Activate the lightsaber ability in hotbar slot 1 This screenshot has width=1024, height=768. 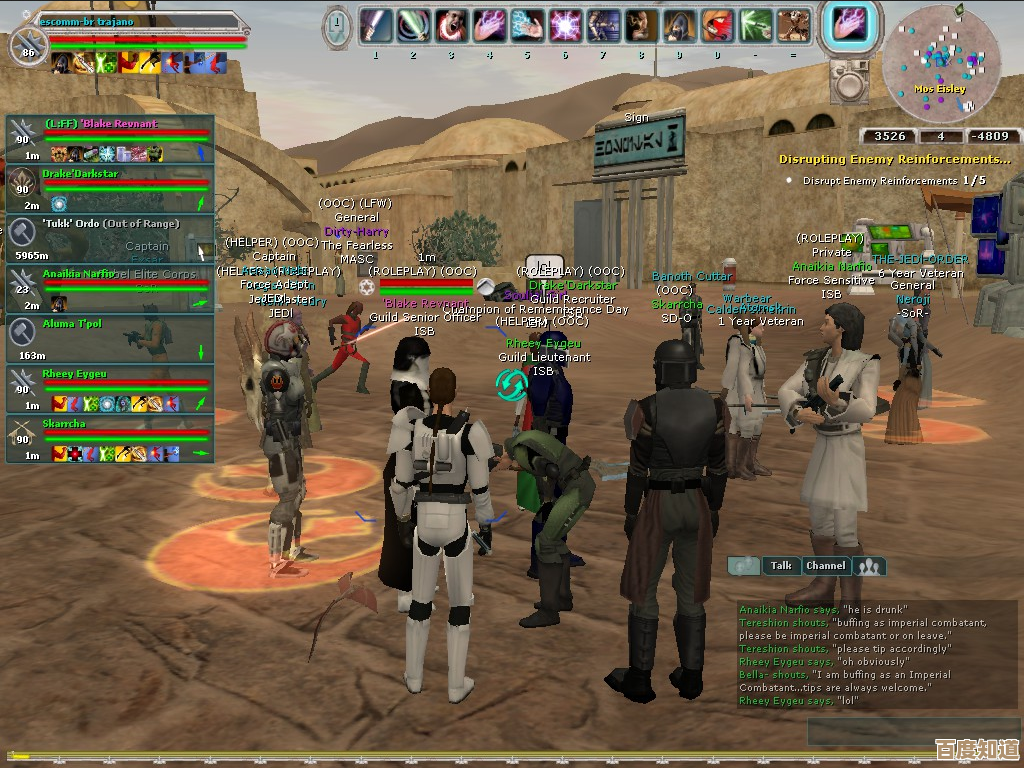376,24
